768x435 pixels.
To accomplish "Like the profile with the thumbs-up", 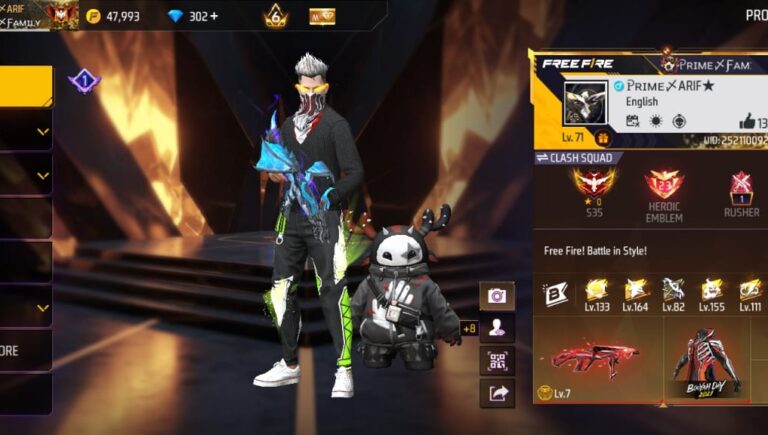I will click(x=745, y=121).
